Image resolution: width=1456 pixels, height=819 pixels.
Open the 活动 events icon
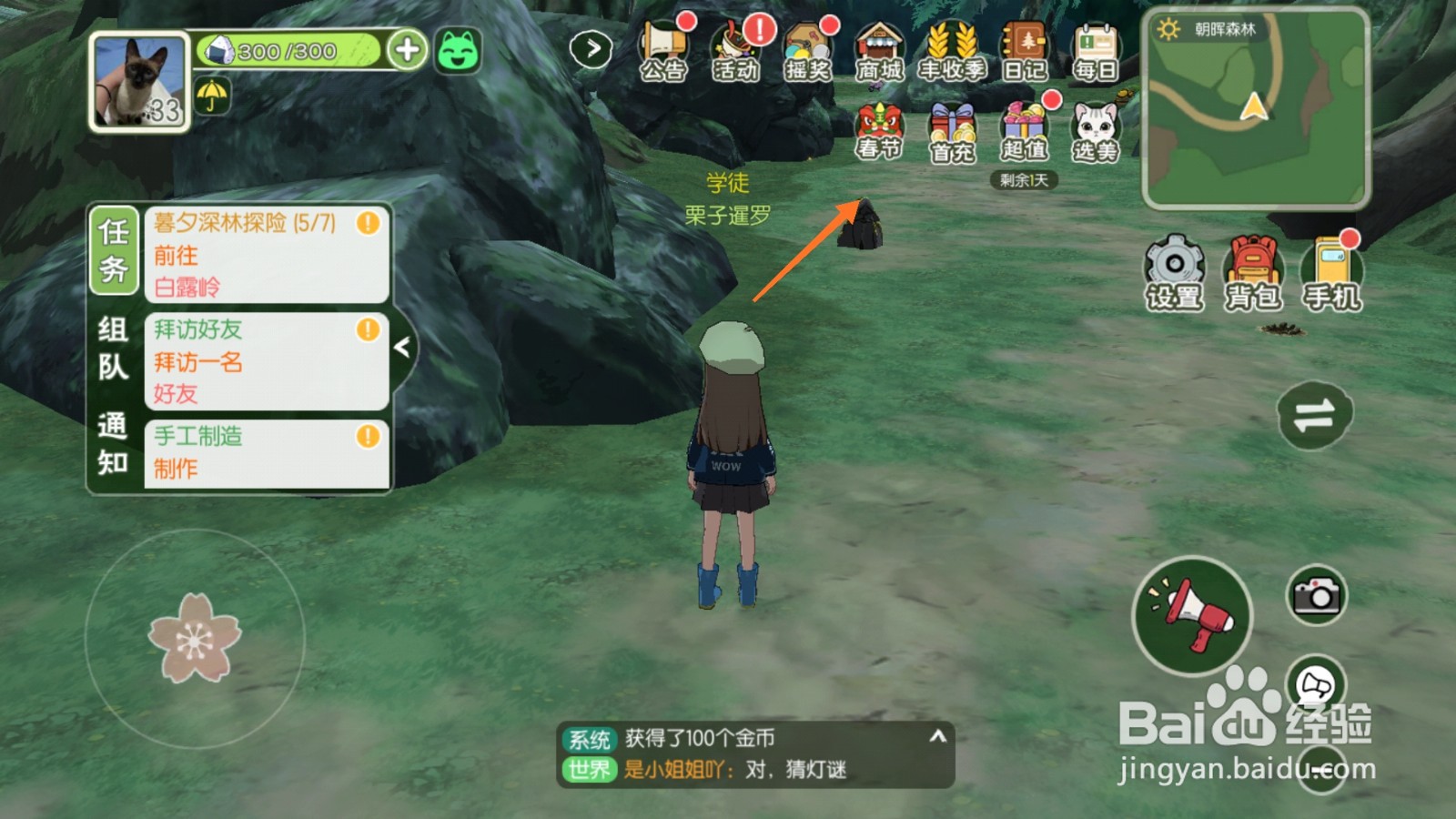tap(735, 50)
